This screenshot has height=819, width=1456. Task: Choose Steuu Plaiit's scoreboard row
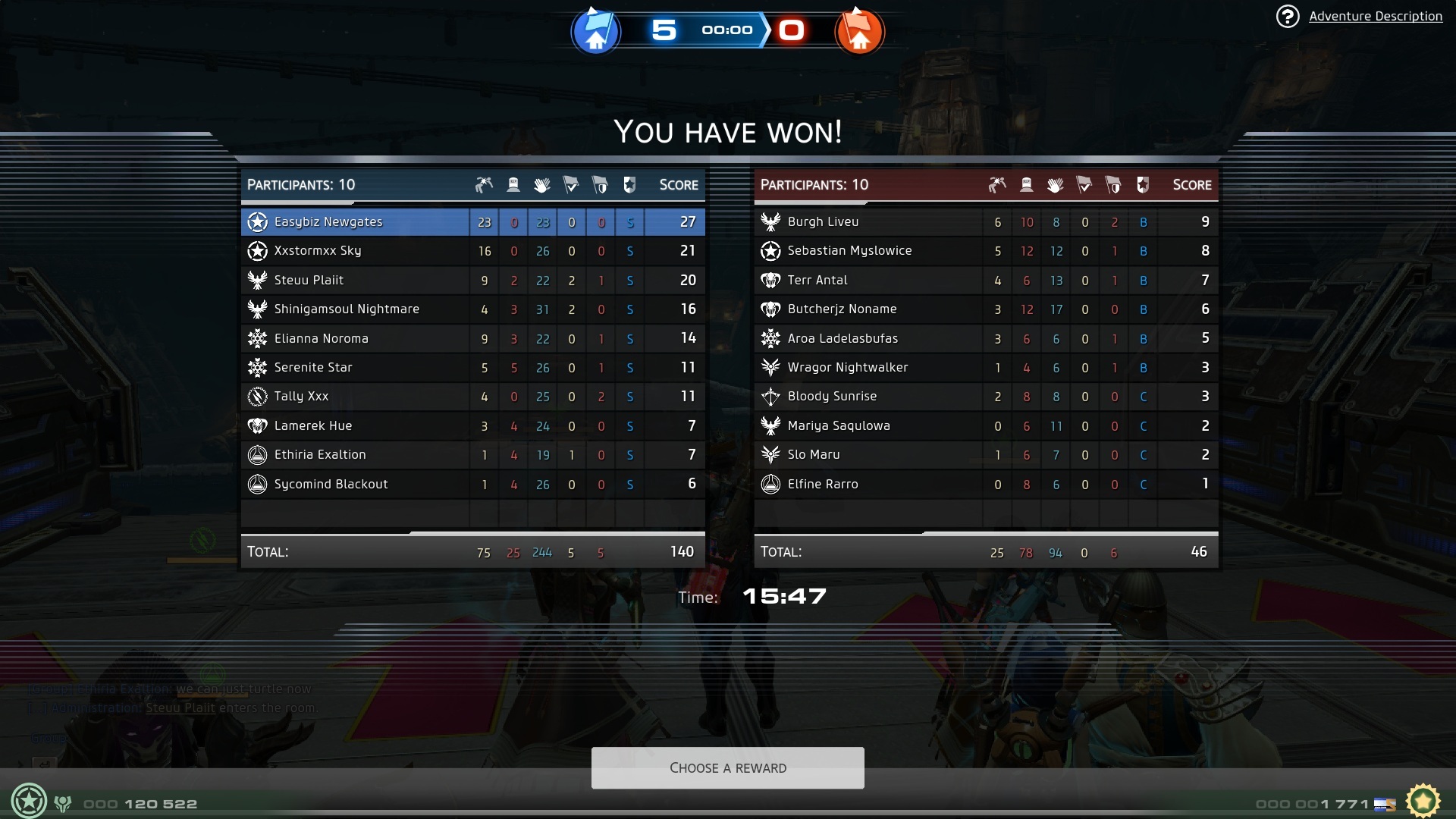(309, 281)
